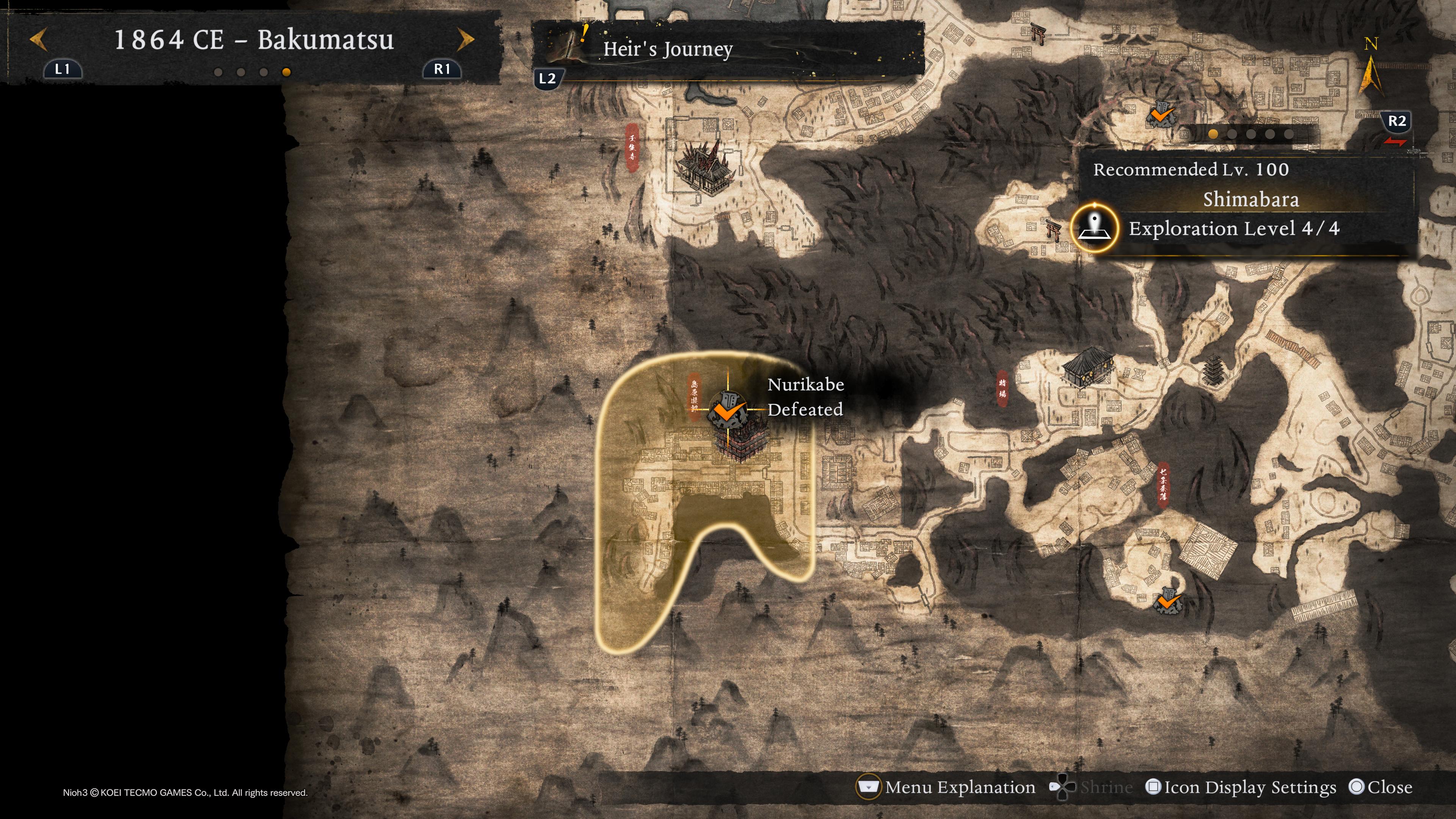
Task: Click the Shimabara location pin icon
Action: click(x=1095, y=228)
